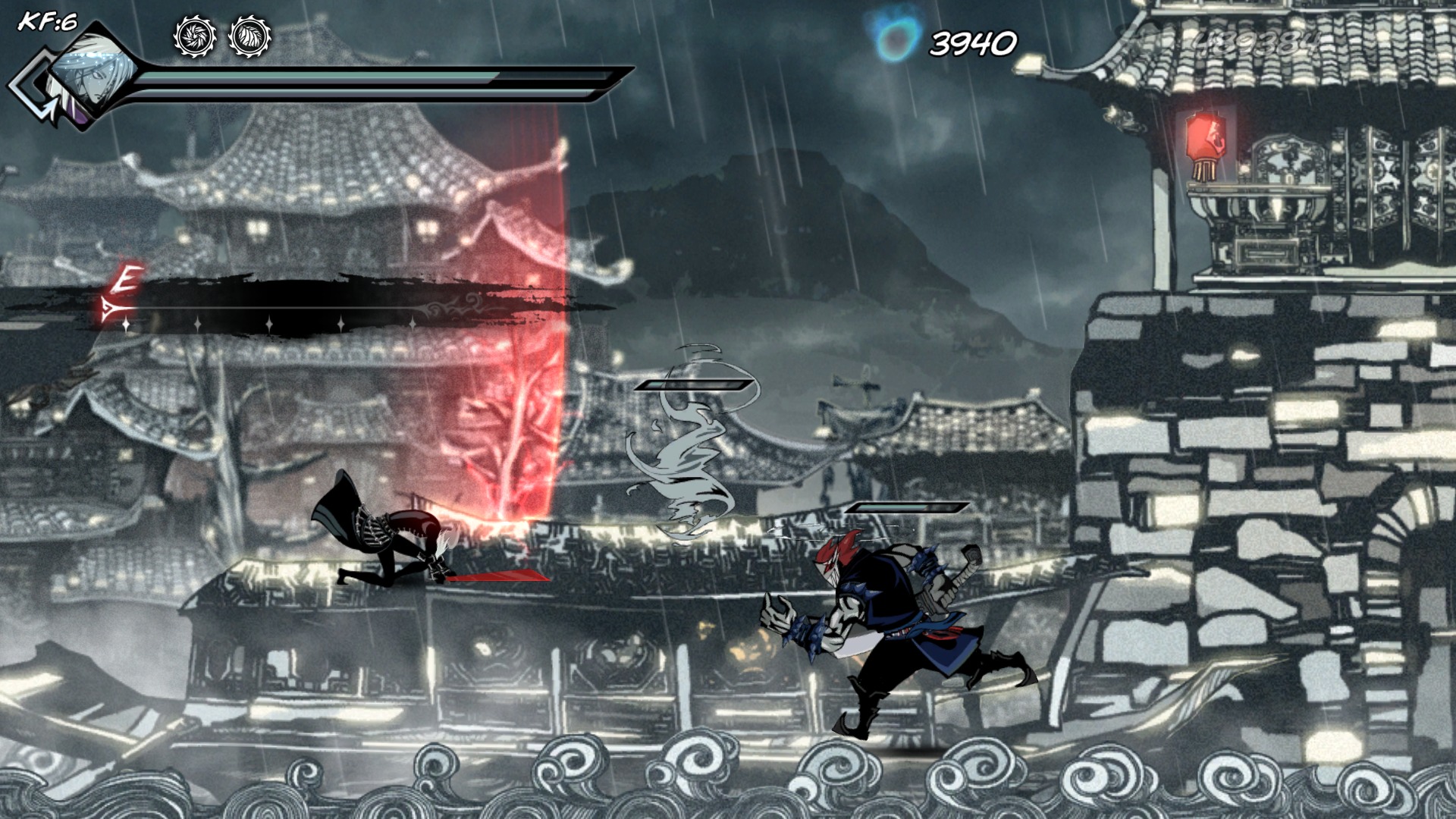1456x819 pixels.
Task: Click the blue soul orb beside the score
Action: (891, 34)
